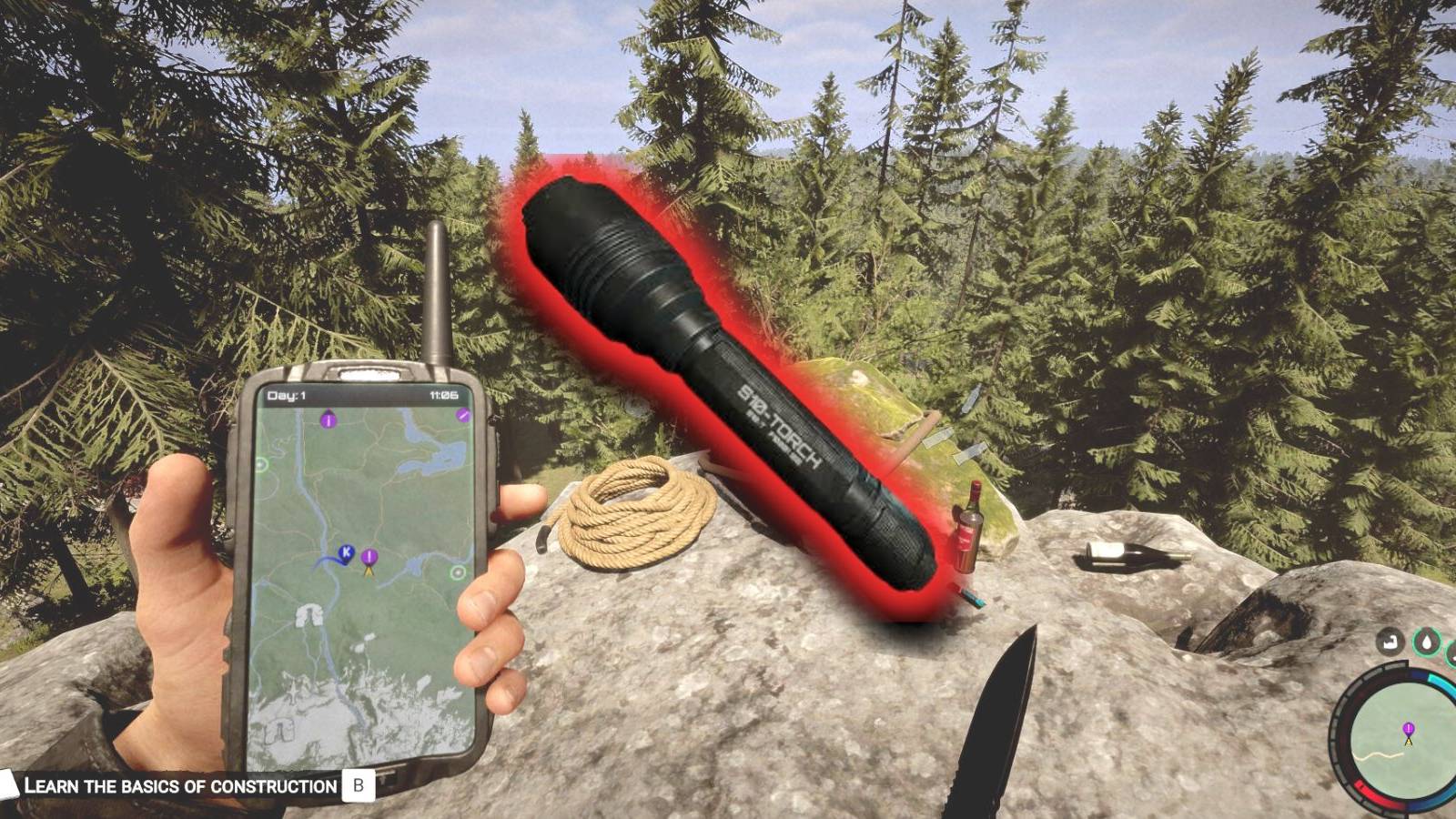
Task: Toggle the green locator ring on the GPS map's right side
Action: tap(458, 571)
